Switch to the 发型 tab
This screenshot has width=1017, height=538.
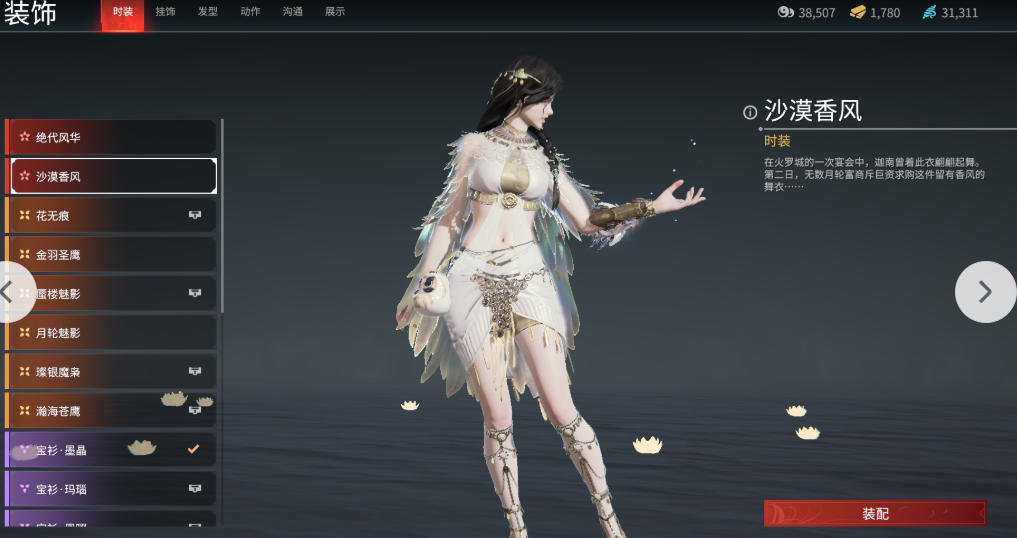pyautogui.click(x=208, y=12)
